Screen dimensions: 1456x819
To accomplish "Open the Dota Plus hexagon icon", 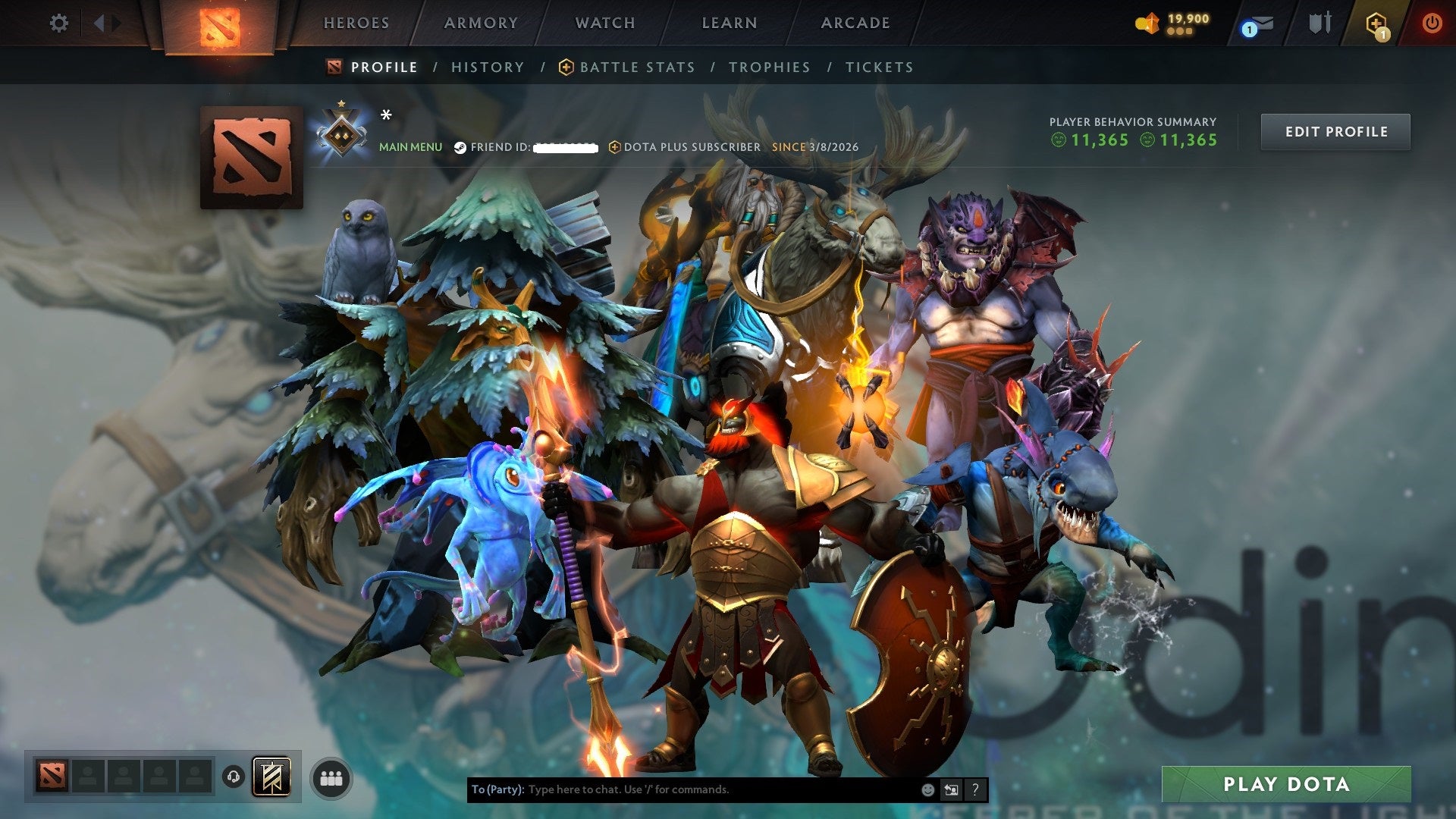I will [x=1375, y=23].
